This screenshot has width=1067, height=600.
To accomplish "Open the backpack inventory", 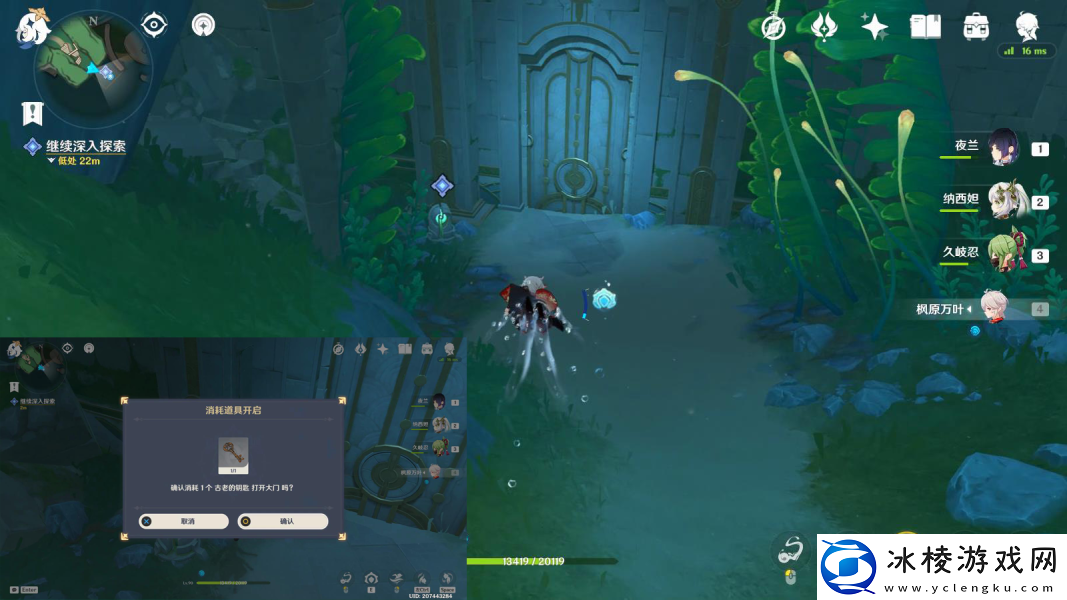I will pyautogui.click(x=976, y=27).
